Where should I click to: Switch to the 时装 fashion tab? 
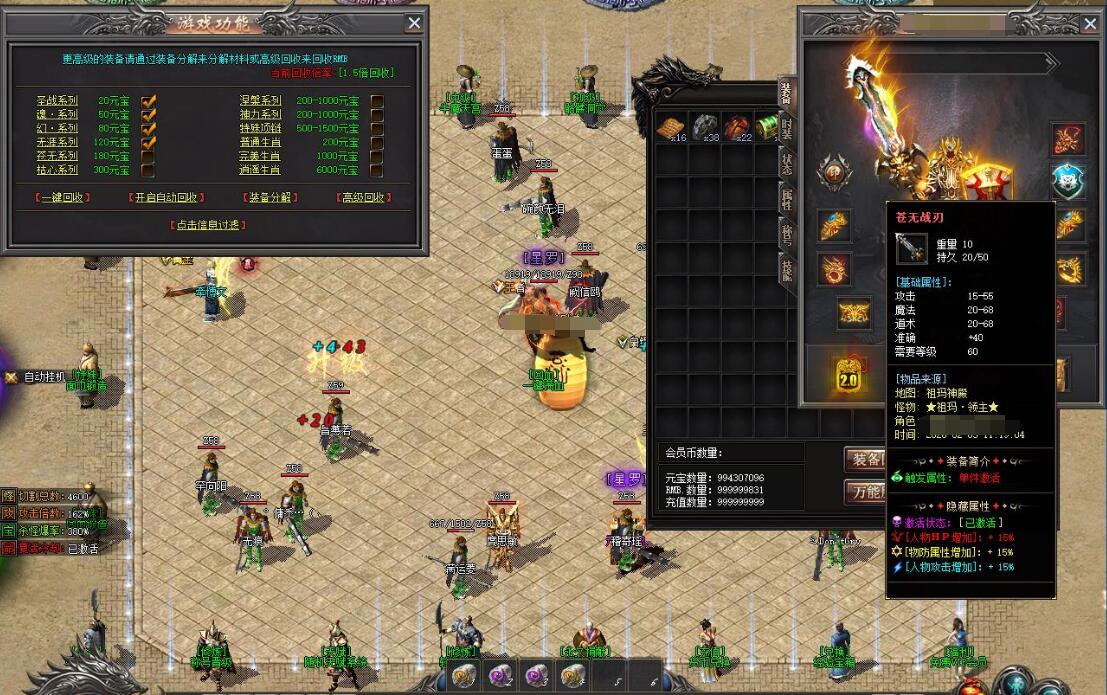(x=787, y=129)
